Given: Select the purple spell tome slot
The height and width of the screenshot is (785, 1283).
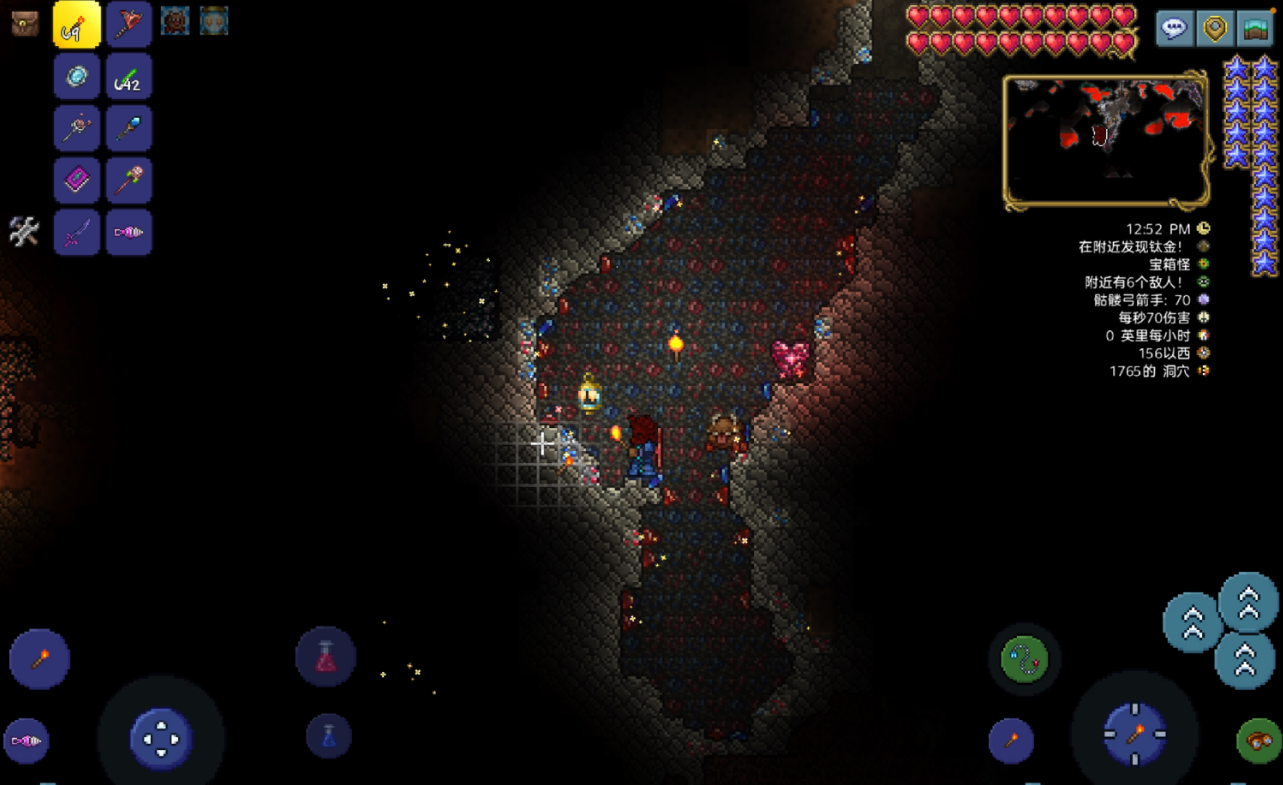Looking at the screenshot, I should (77, 180).
